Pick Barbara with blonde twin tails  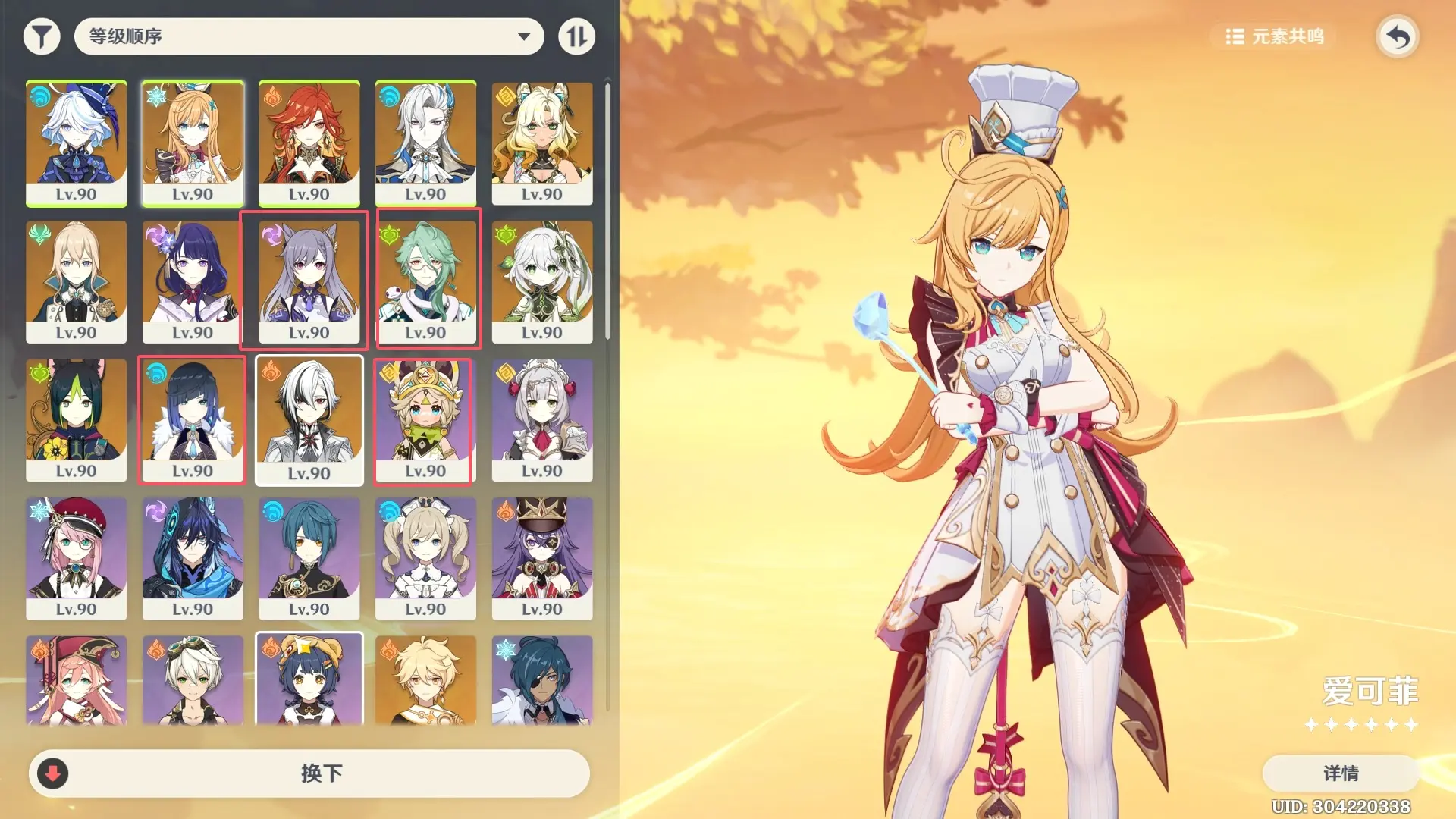(x=425, y=557)
